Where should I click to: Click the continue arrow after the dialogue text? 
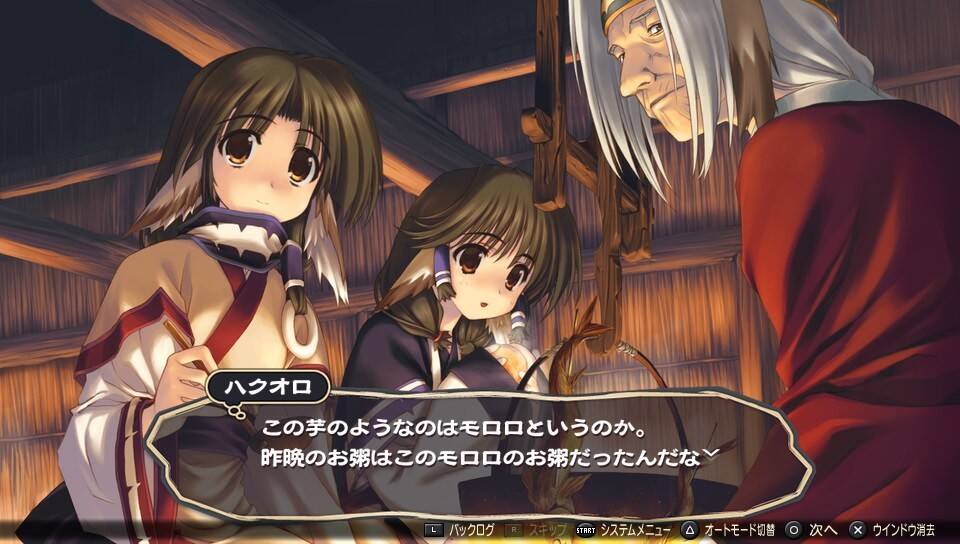tap(711, 453)
